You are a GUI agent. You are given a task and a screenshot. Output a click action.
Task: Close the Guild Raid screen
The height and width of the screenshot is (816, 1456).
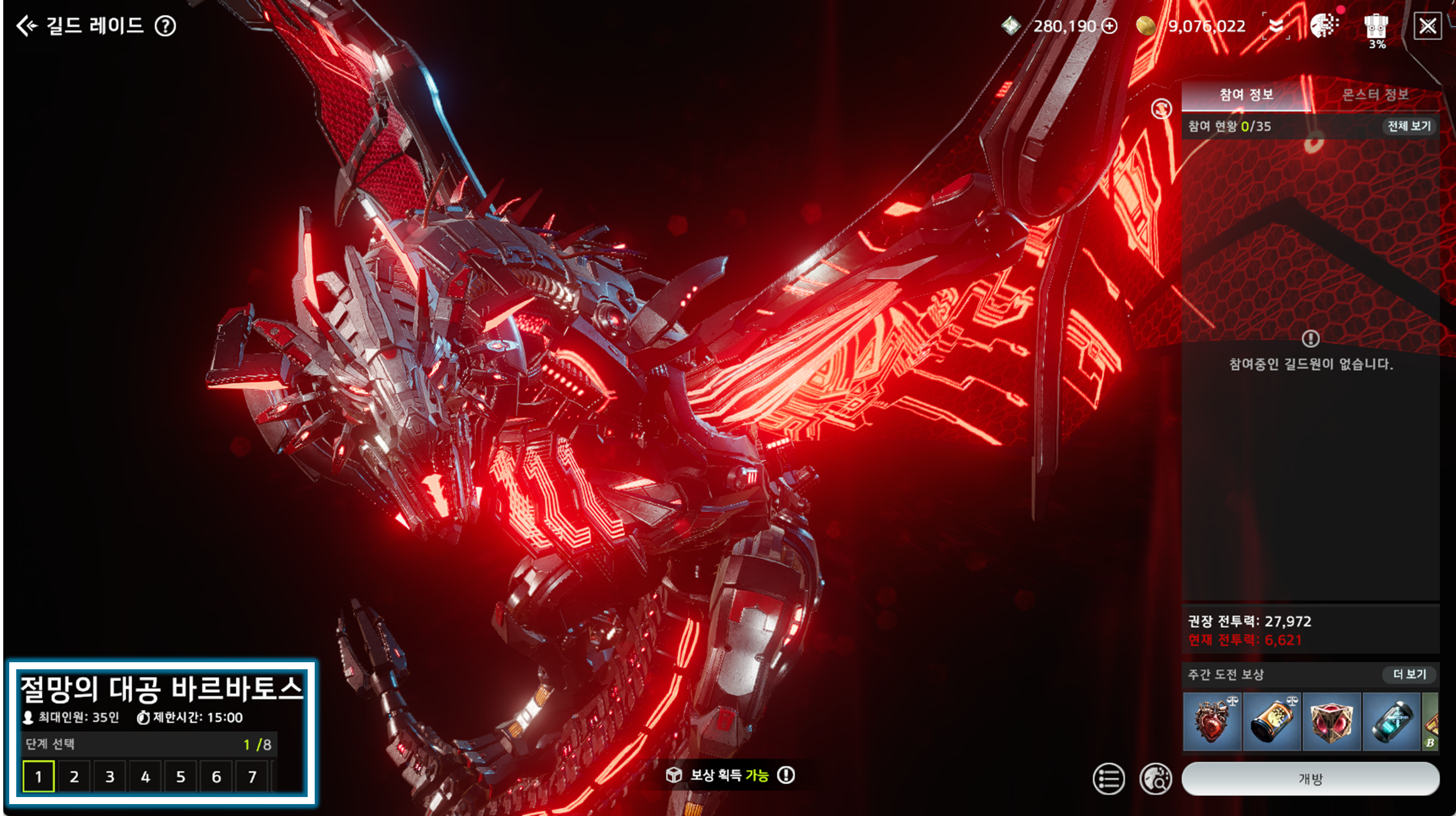(1427, 26)
